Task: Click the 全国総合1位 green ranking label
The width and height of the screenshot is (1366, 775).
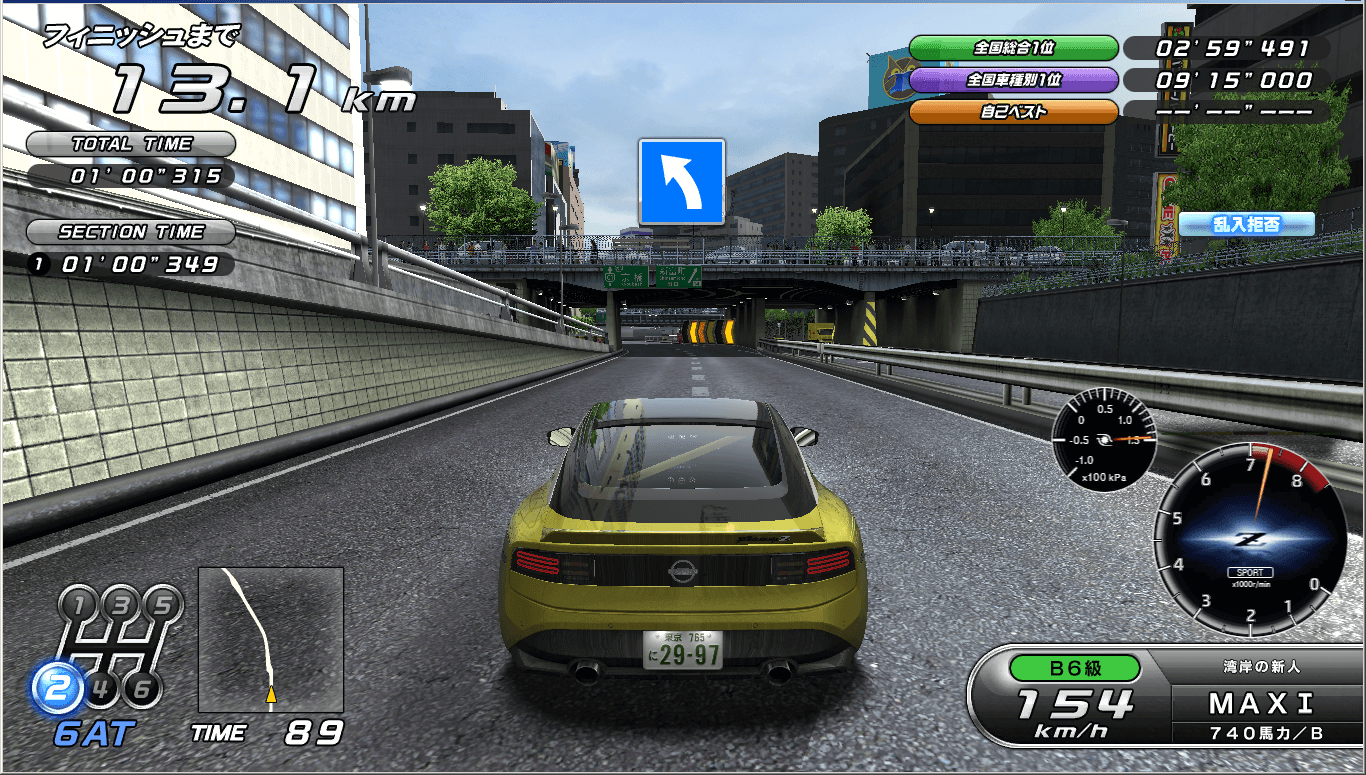Action: coord(1013,48)
